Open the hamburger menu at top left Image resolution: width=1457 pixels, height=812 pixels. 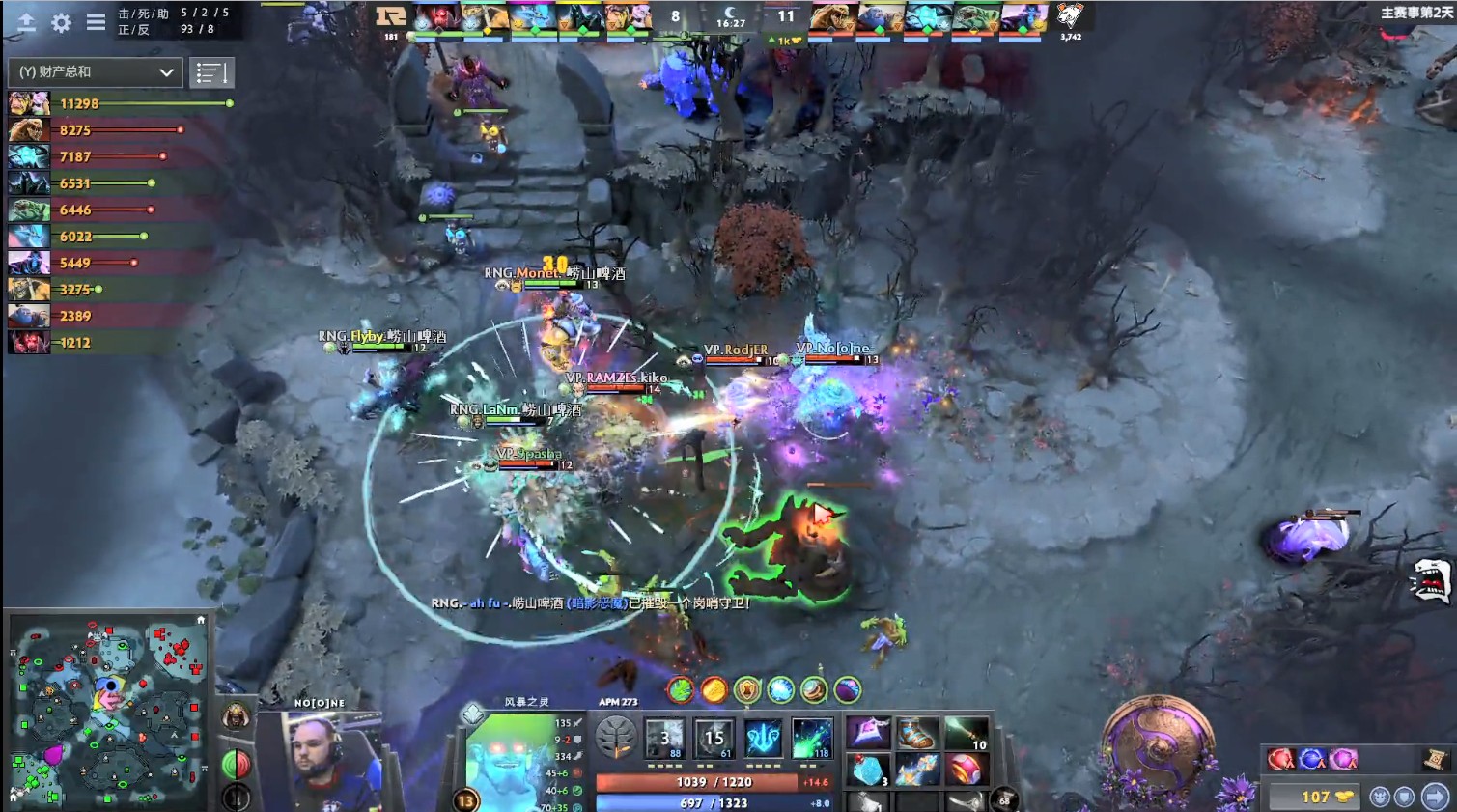94,23
